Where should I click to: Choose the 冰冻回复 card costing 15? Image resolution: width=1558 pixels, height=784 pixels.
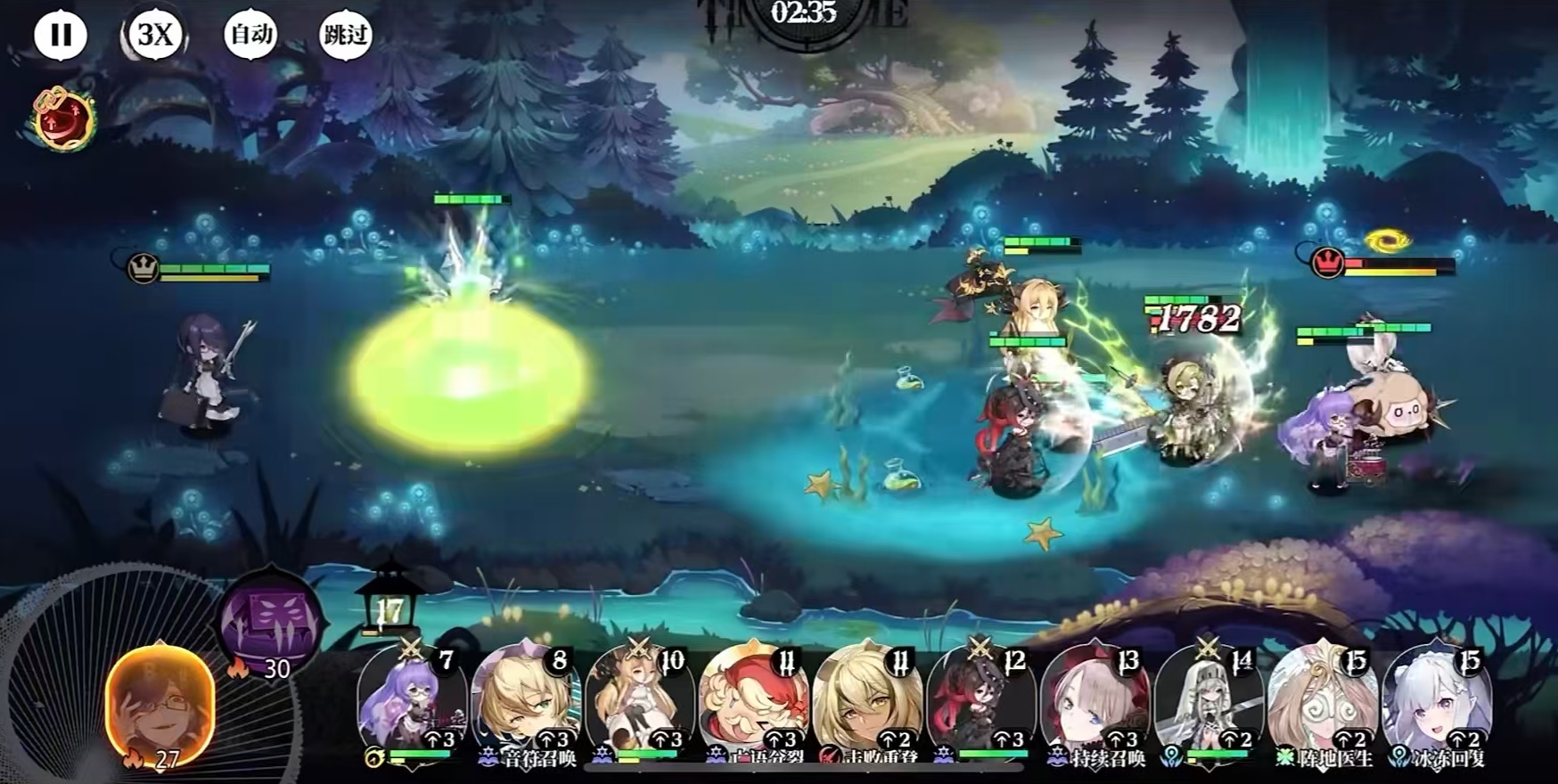pos(1436,704)
